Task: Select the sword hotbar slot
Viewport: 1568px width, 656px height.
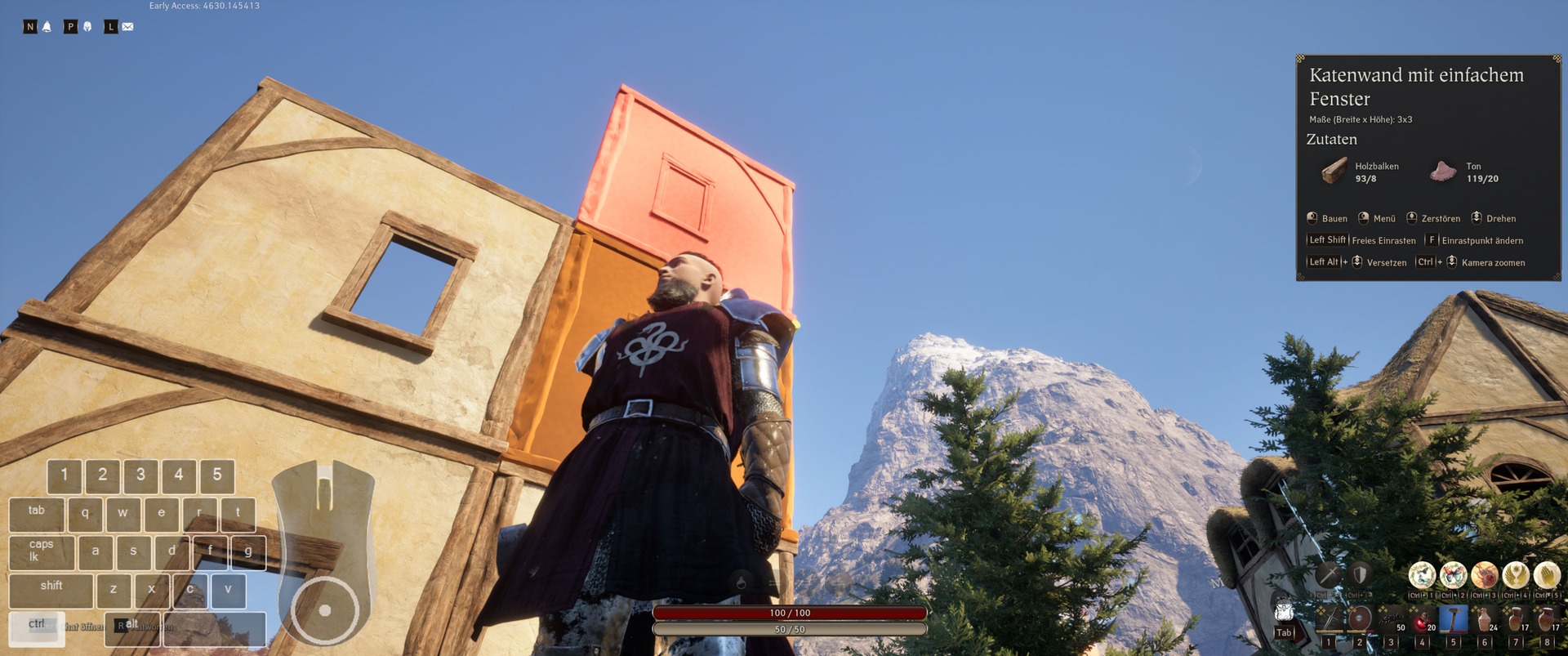Action: coord(1329,618)
